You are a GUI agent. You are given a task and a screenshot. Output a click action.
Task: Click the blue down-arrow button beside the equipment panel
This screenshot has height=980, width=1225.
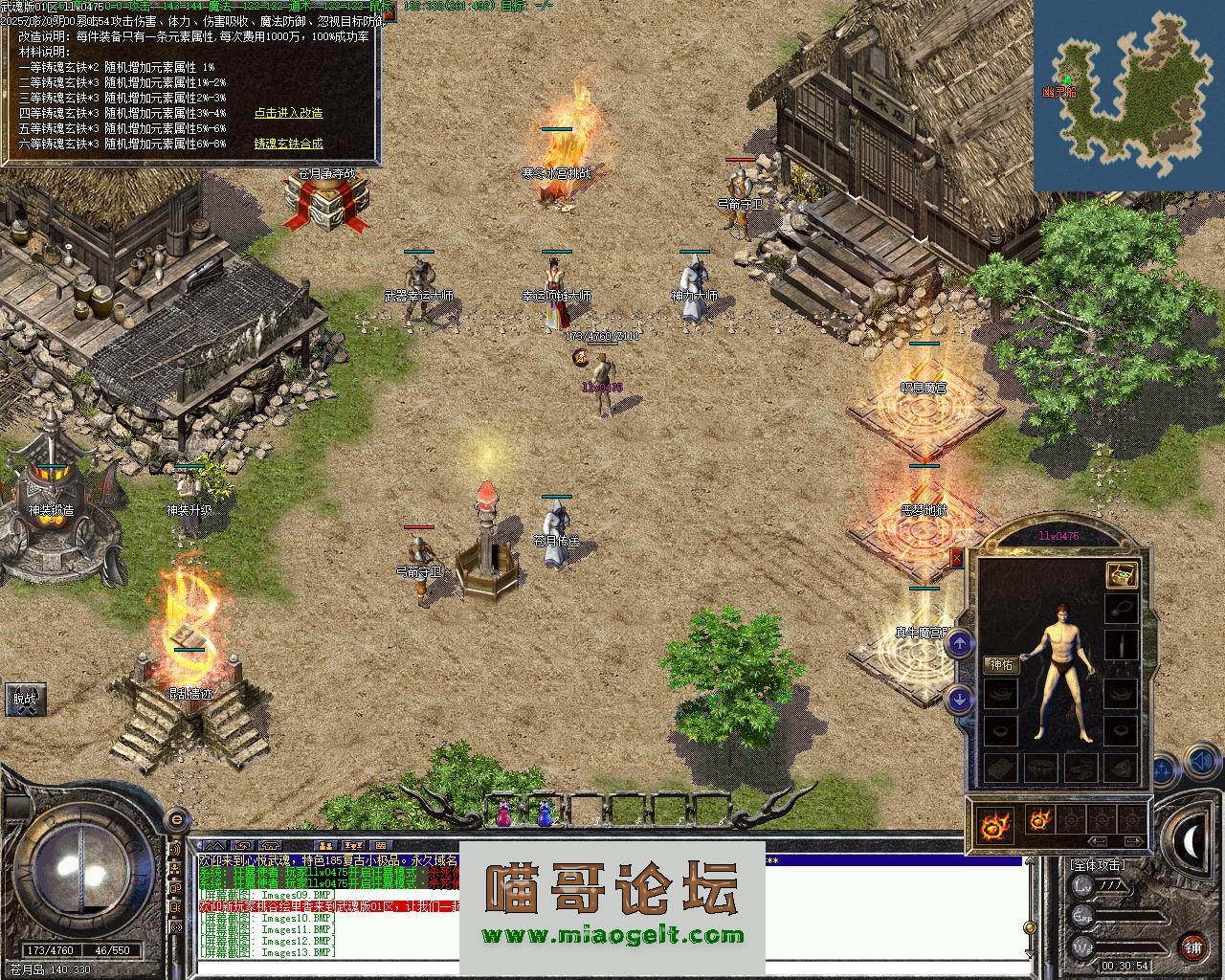960,700
